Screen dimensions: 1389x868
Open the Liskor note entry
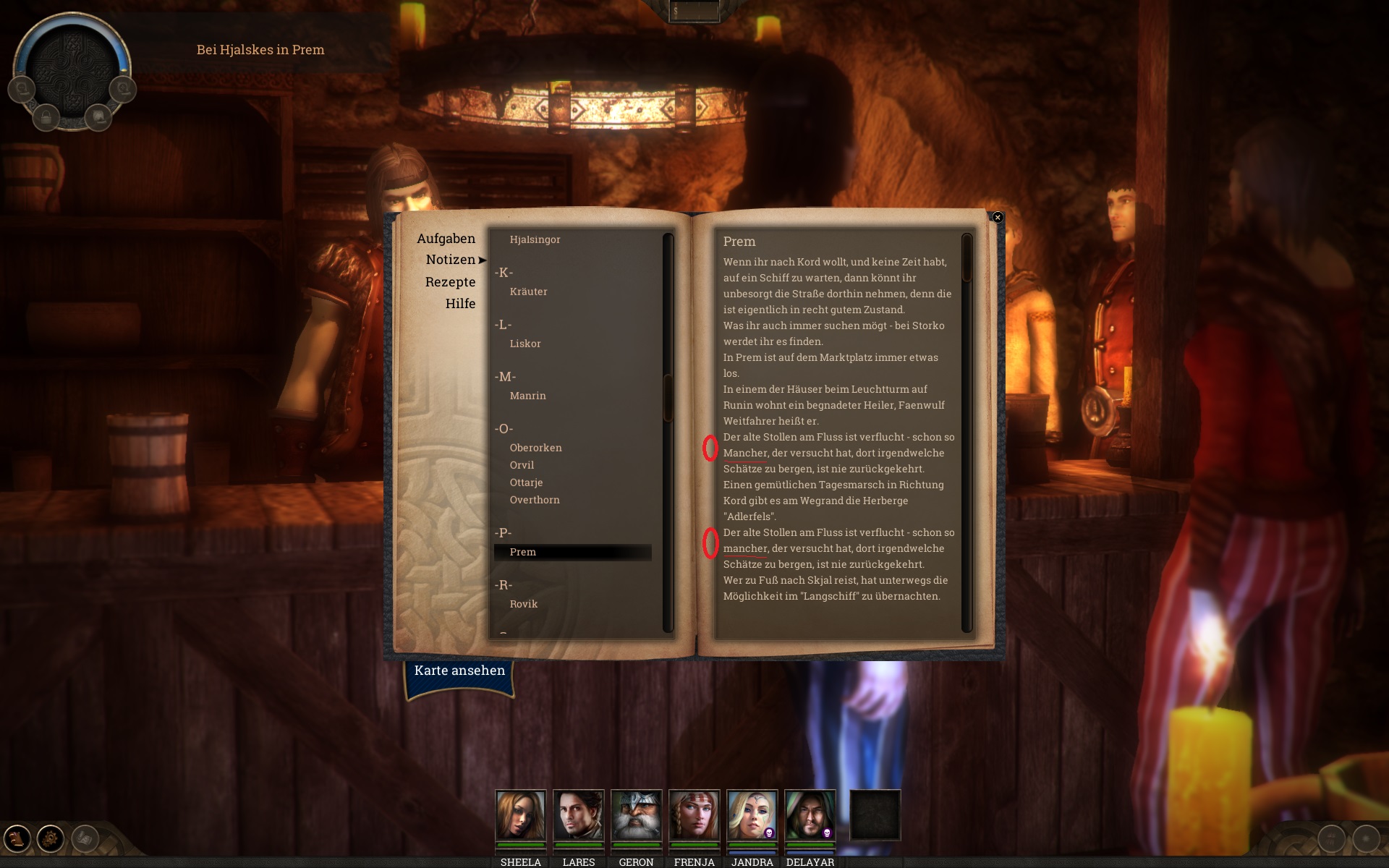coord(525,344)
